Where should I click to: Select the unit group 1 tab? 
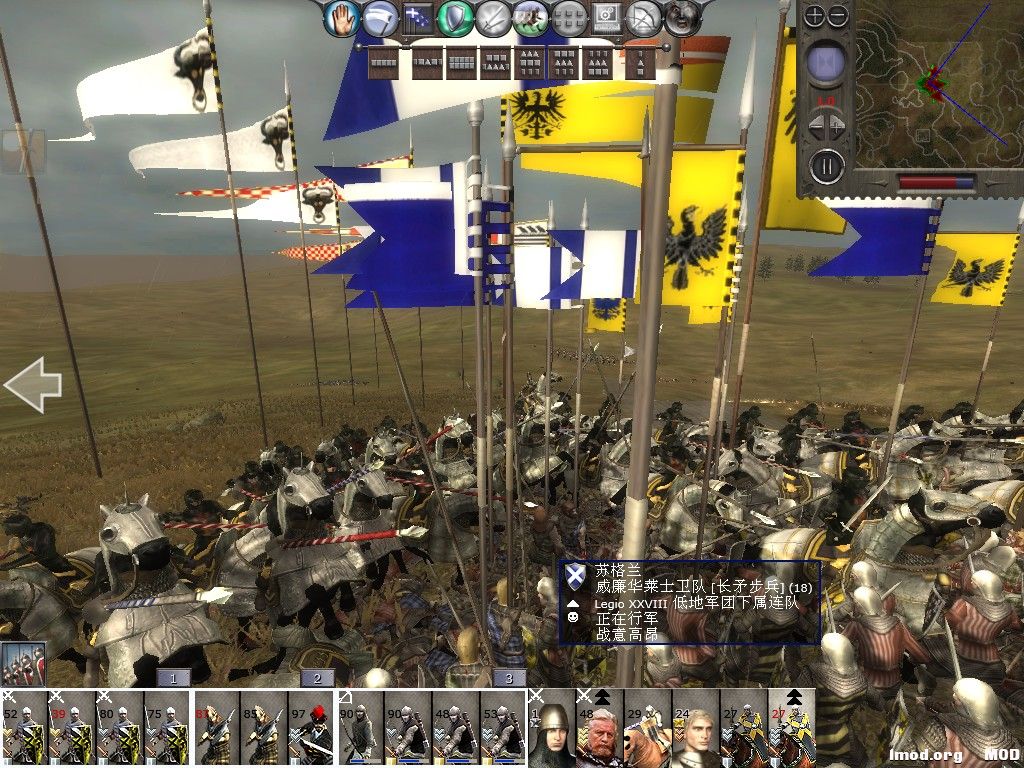(x=173, y=678)
